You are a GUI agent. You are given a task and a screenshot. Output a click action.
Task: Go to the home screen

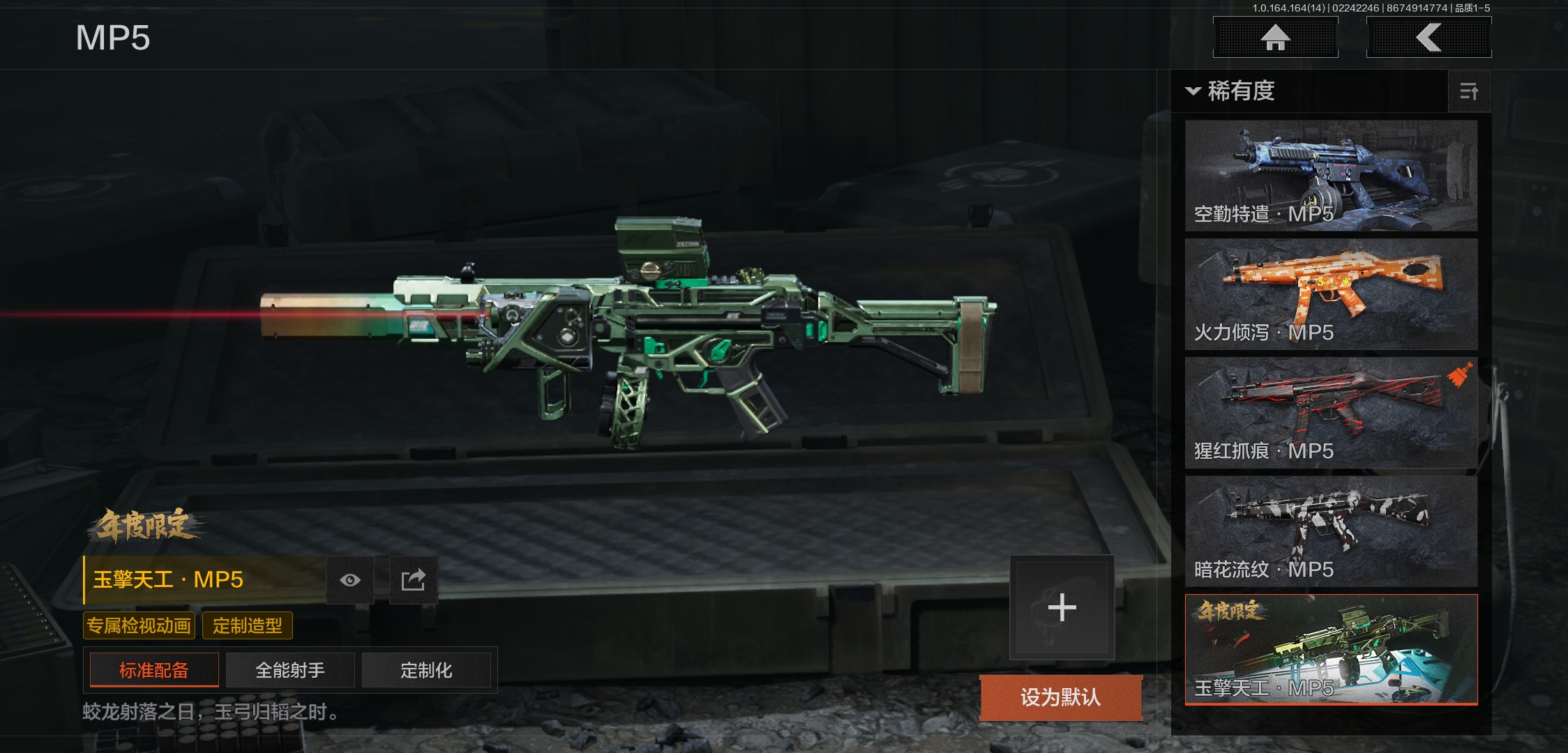[1275, 38]
